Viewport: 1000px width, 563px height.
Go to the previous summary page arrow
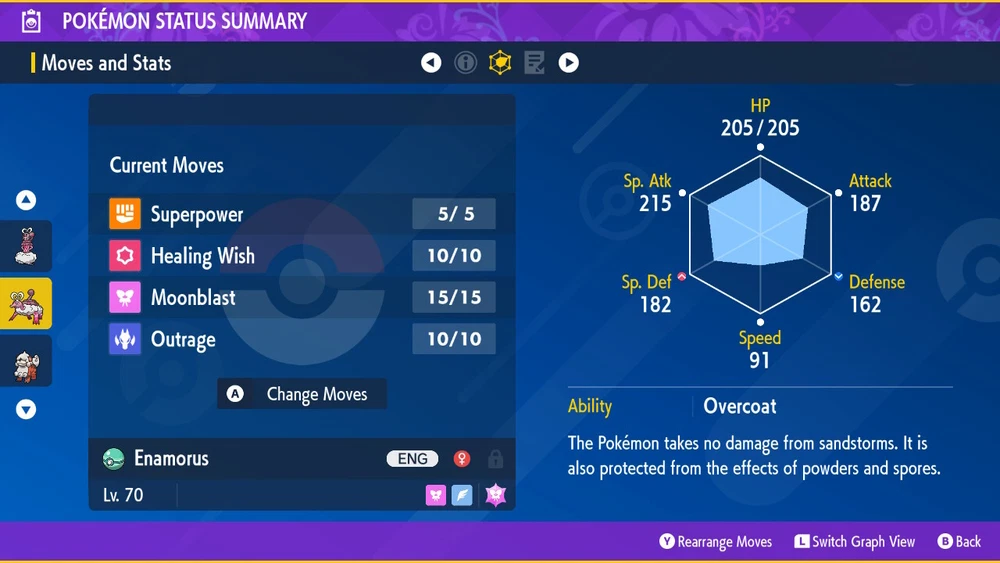click(x=431, y=63)
